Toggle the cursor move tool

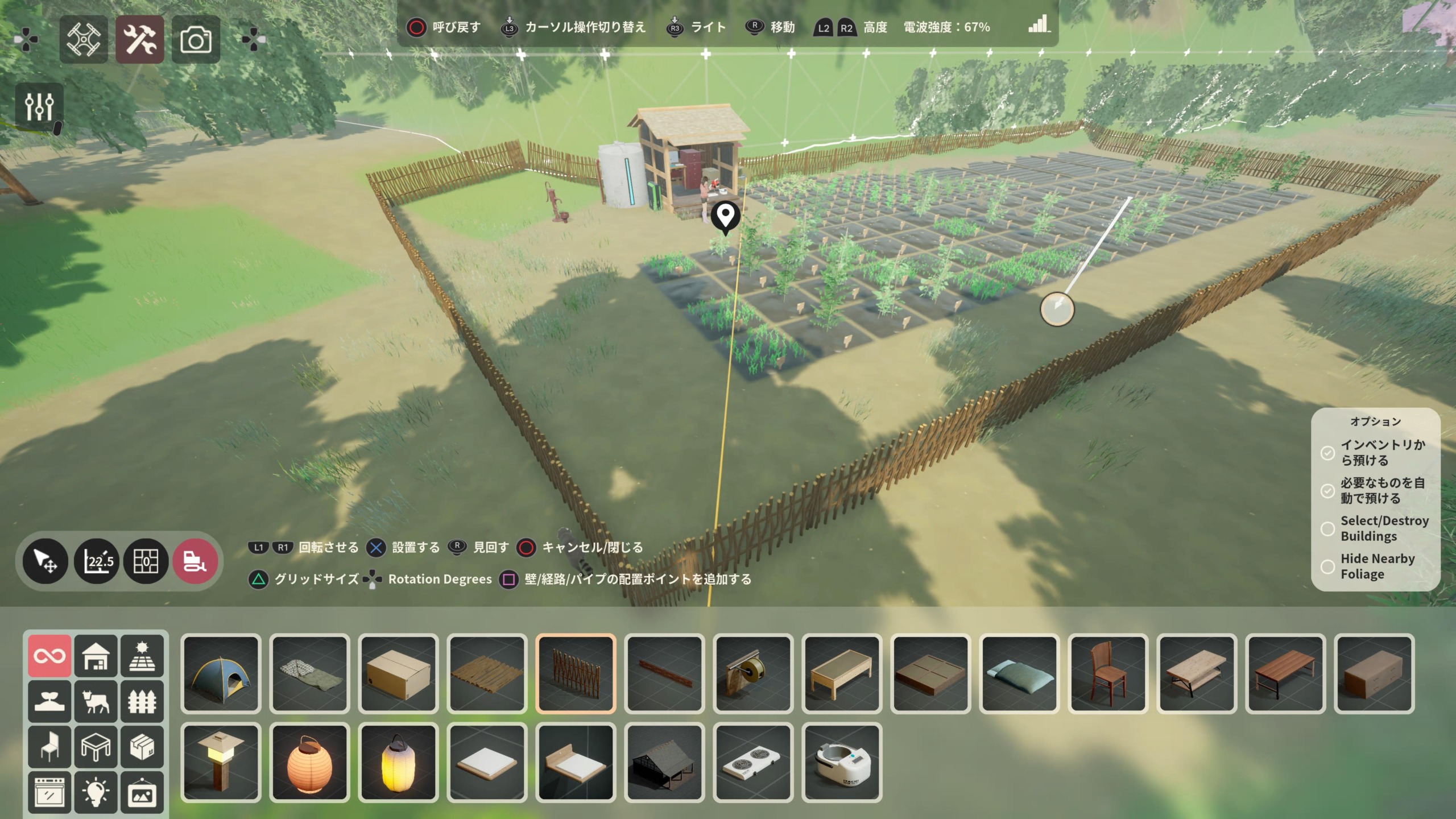click(x=45, y=561)
